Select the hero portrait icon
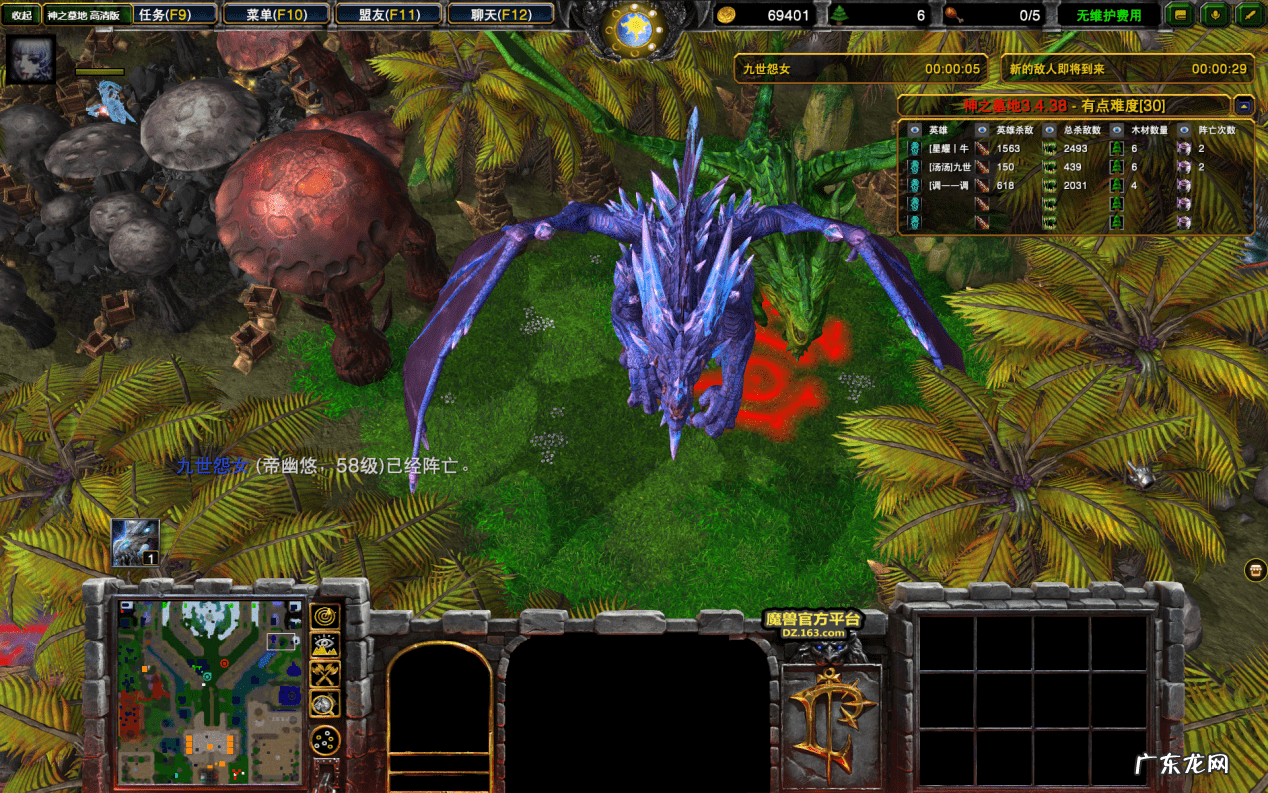1268x793 pixels. coord(31,60)
